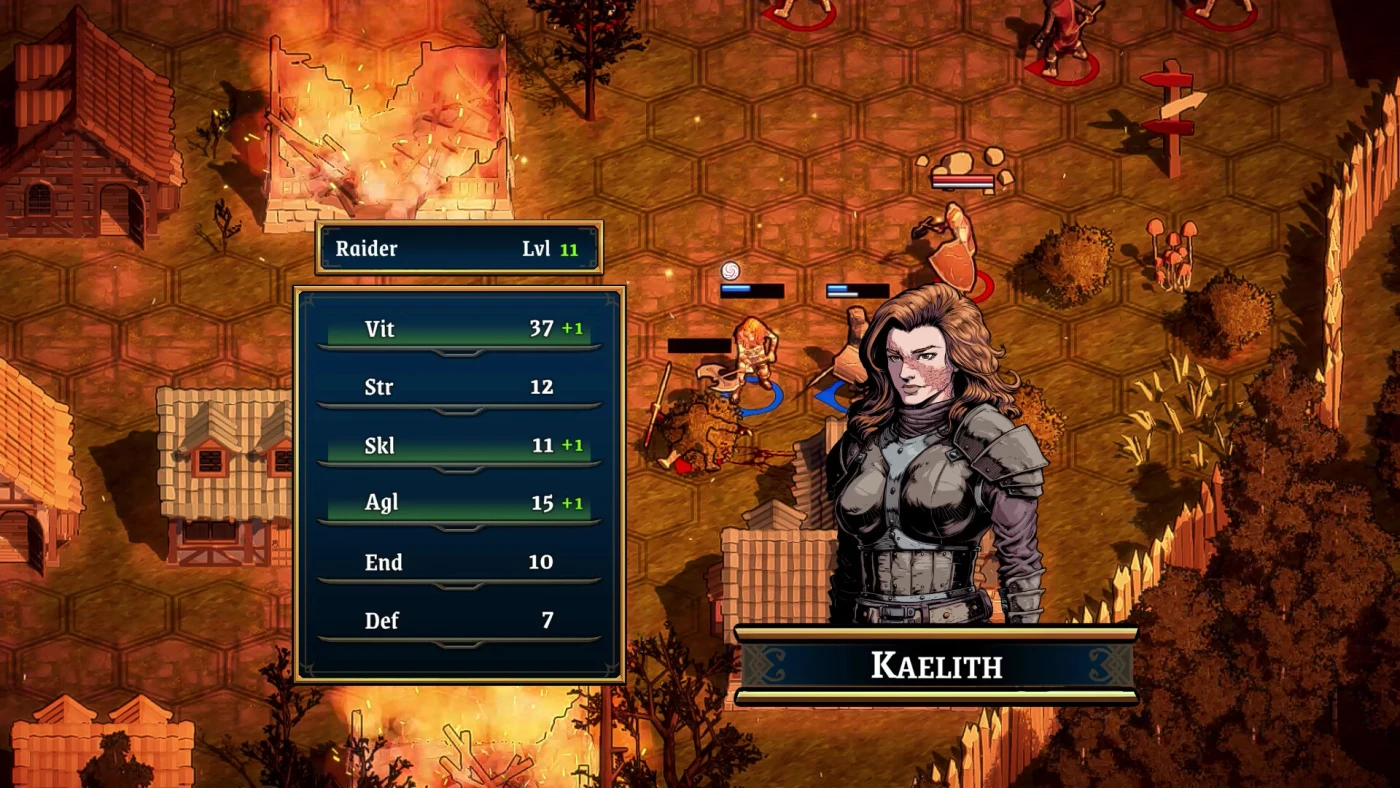Select the End stat row
This screenshot has width=1400, height=788.
pyautogui.click(x=459, y=562)
